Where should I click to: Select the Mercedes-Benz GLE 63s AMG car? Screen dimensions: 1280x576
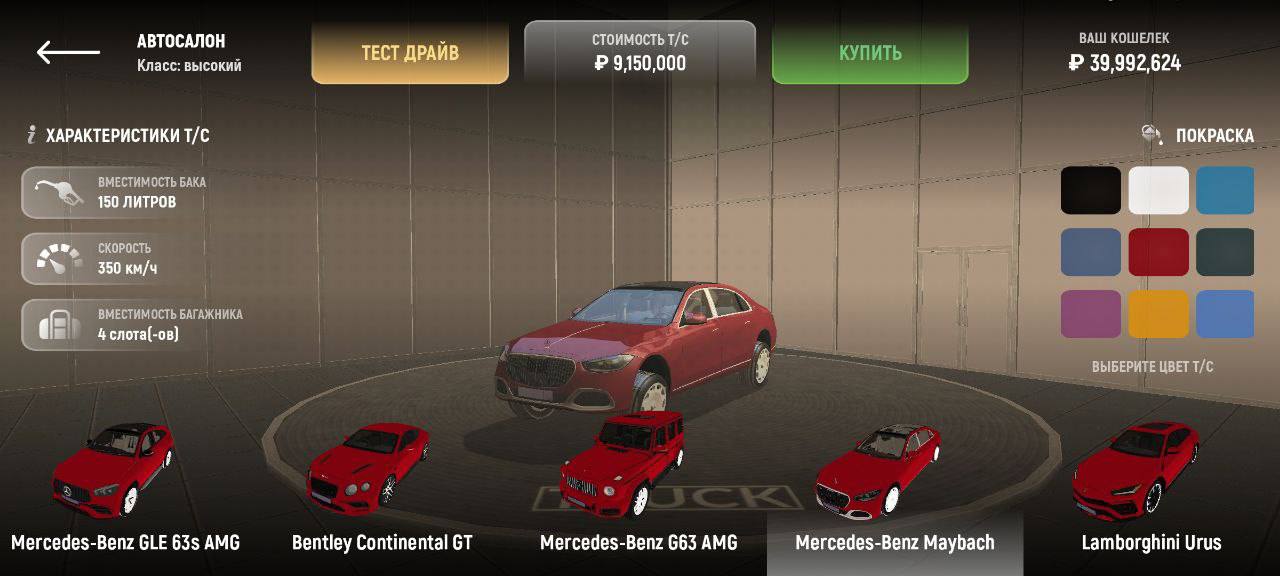tap(124, 490)
